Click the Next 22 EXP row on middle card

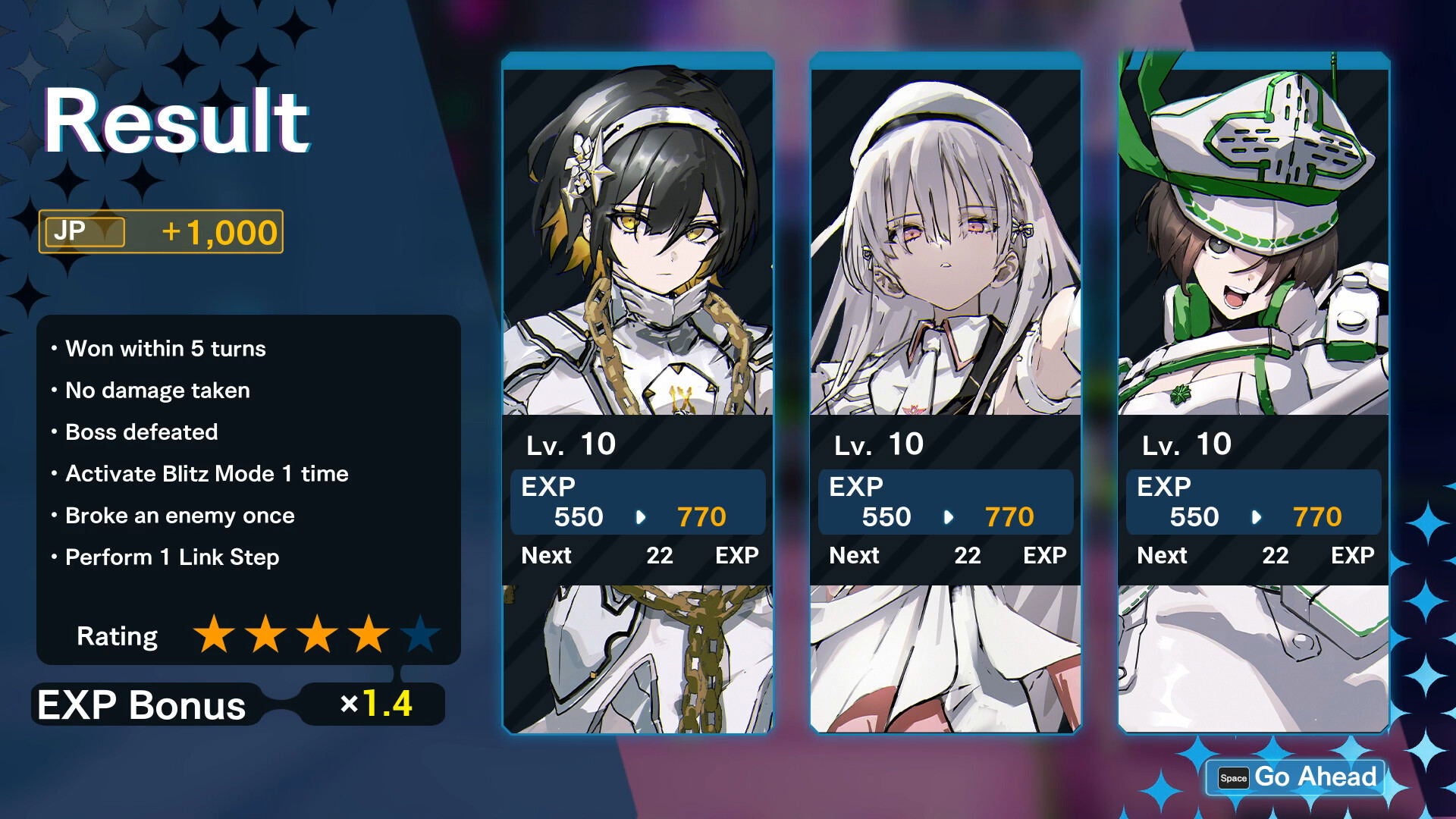point(946,555)
